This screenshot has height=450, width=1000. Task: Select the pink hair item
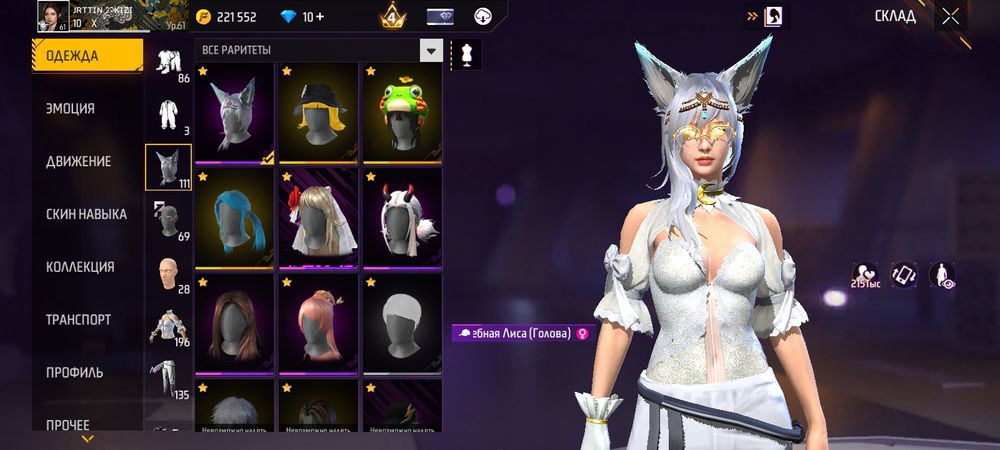[x=318, y=325]
